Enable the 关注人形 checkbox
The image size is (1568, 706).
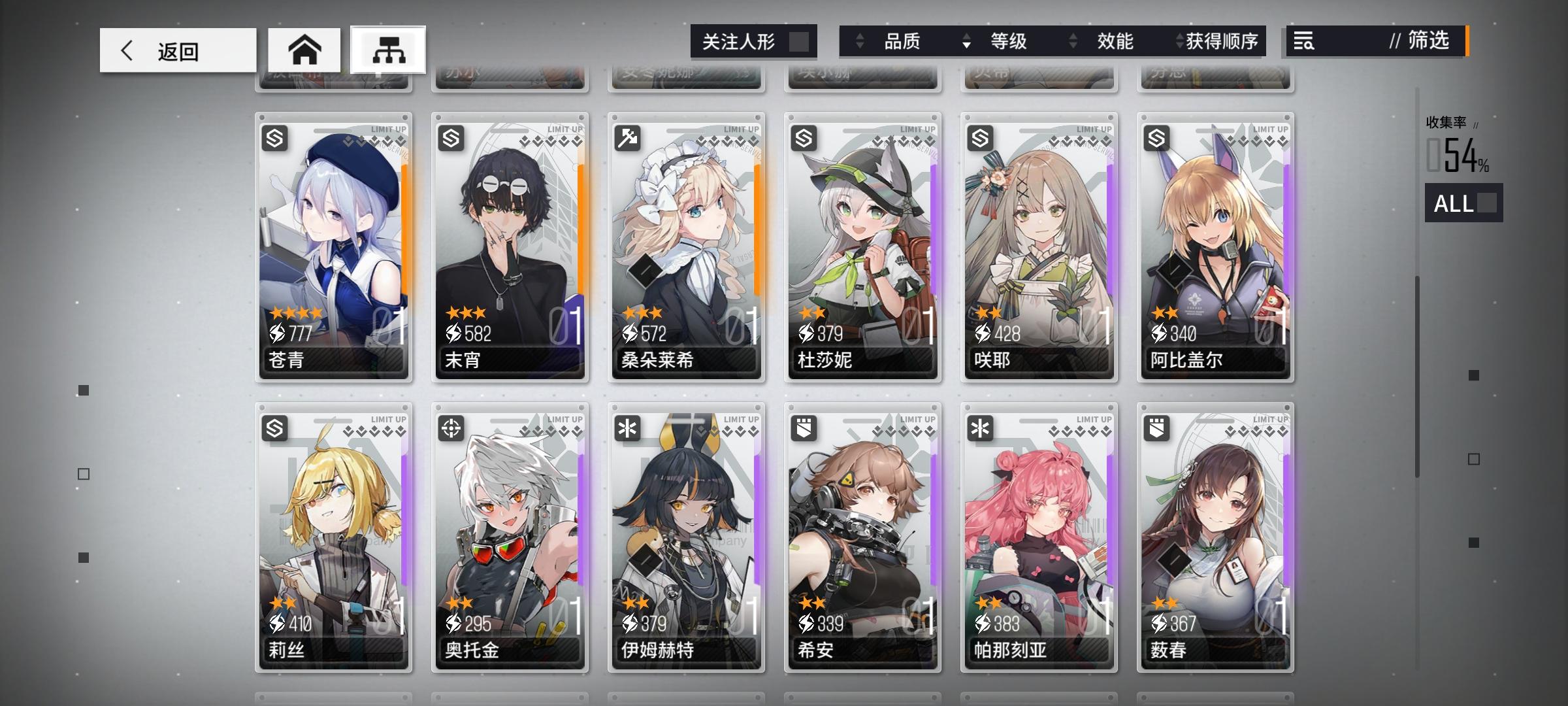[x=802, y=41]
